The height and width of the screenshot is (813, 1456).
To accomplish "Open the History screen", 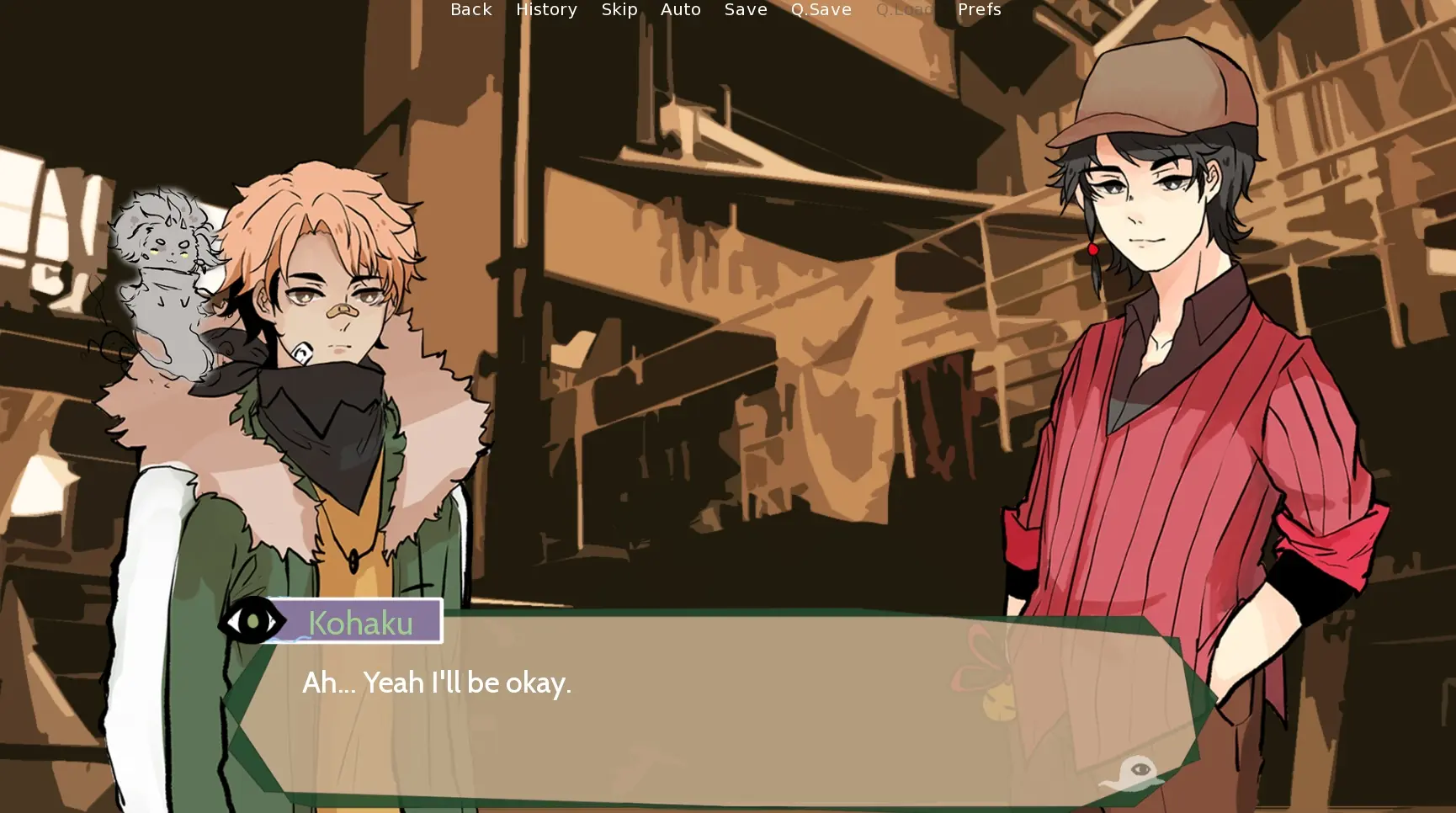I will point(546,10).
